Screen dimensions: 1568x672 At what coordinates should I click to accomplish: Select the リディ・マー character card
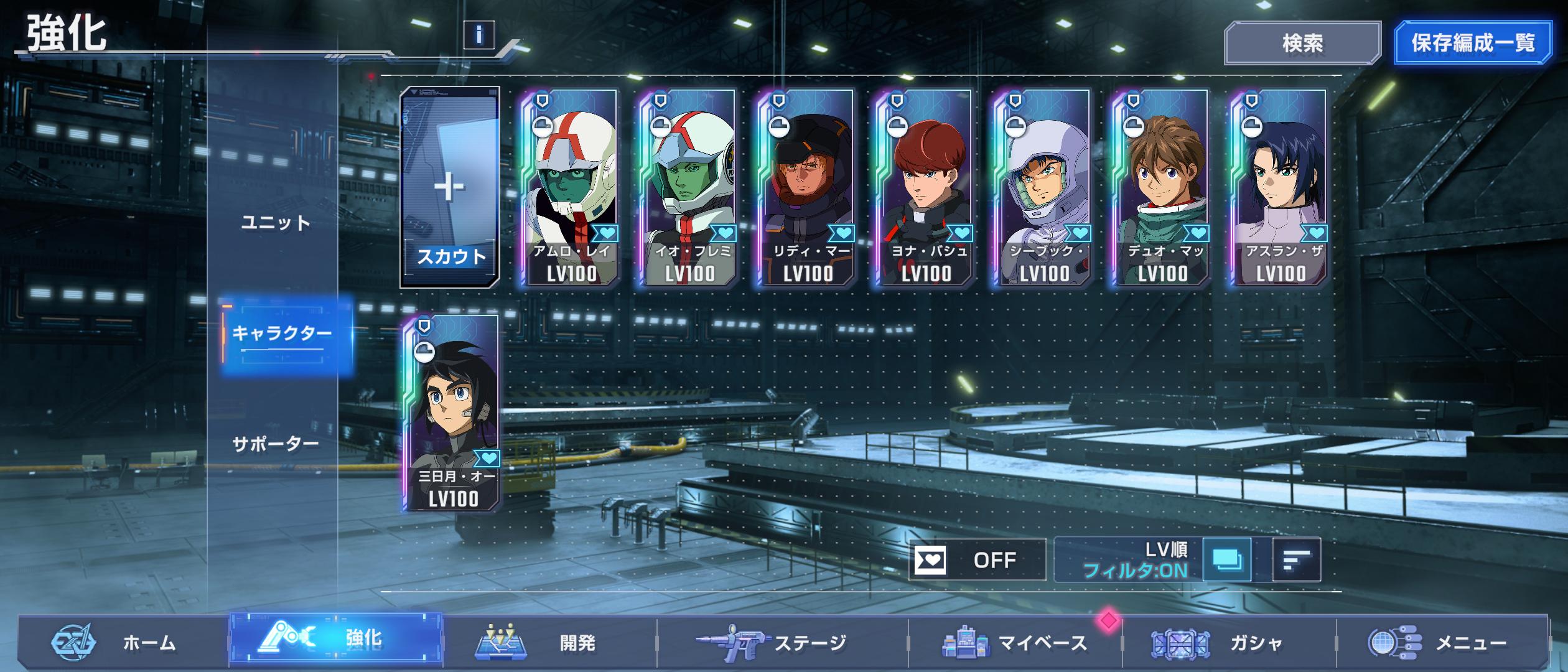[806, 187]
